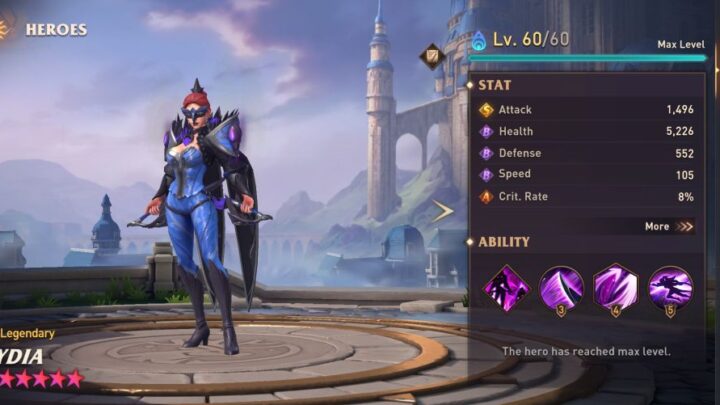Tap the diamond icon left of level
The image size is (720, 405).
(432, 55)
